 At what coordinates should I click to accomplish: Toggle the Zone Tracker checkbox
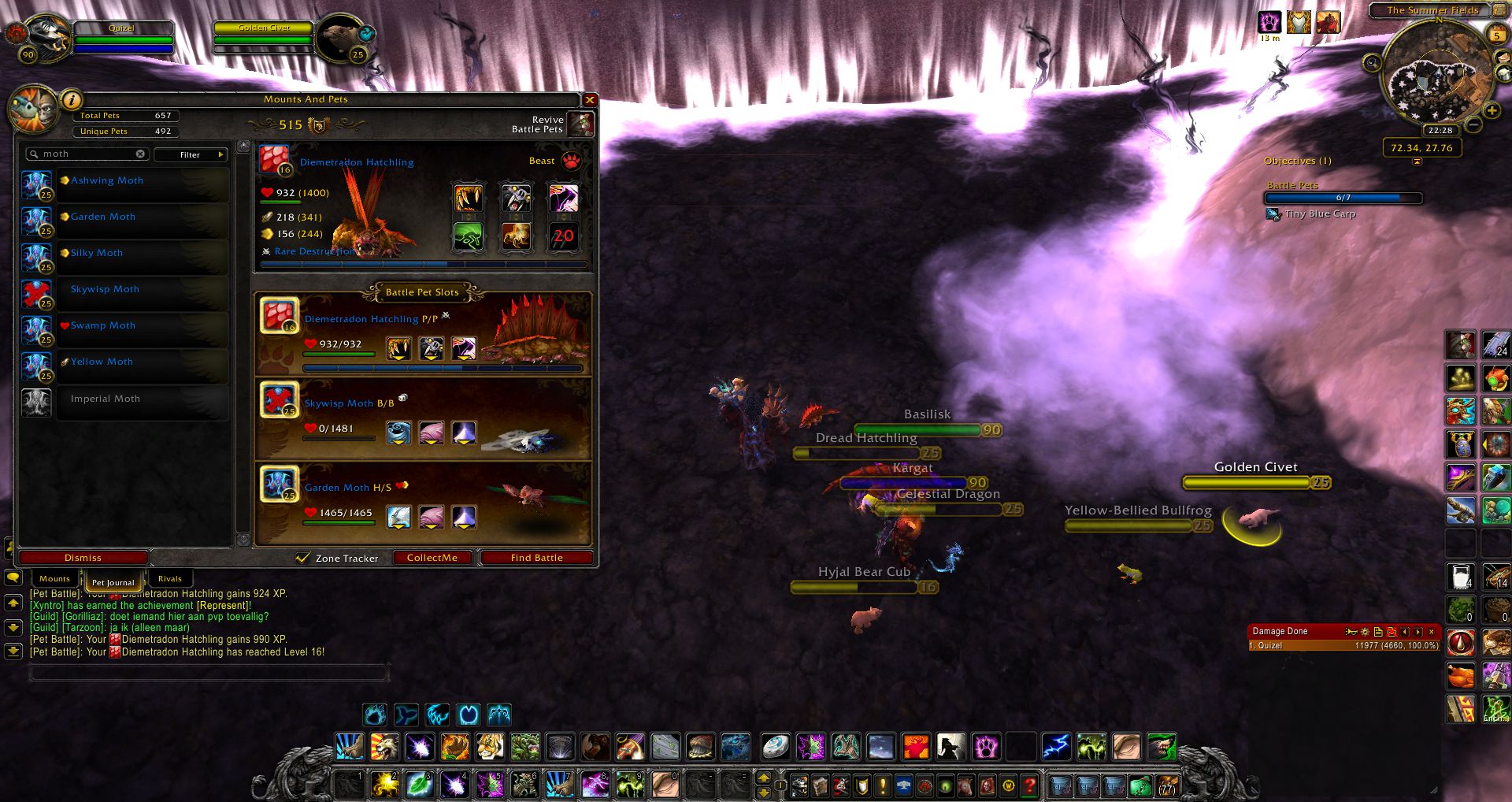tap(302, 558)
